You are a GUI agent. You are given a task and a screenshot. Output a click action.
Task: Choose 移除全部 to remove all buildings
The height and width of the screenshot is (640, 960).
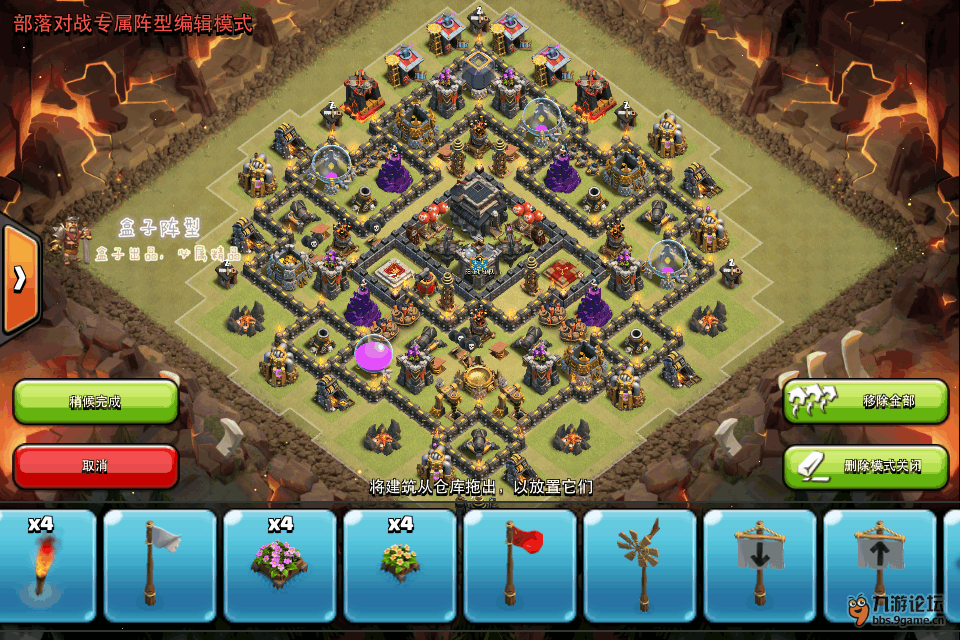[865, 401]
